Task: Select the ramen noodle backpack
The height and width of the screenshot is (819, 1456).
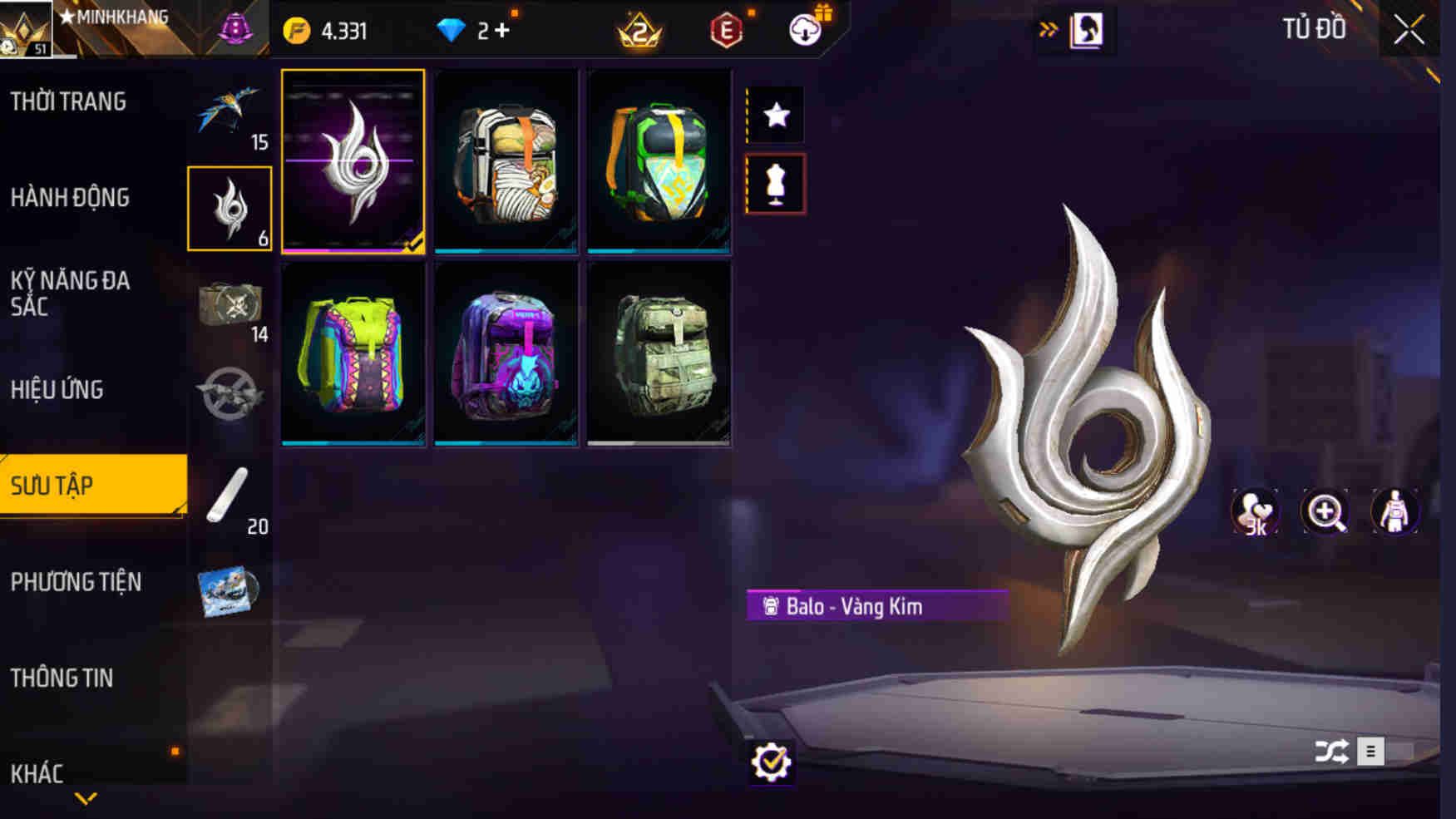Action: click(x=506, y=161)
